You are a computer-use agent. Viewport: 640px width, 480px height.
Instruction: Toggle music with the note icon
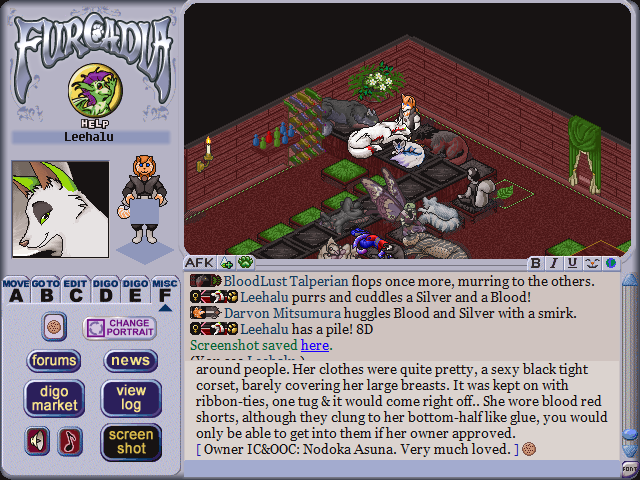[x=70, y=441]
